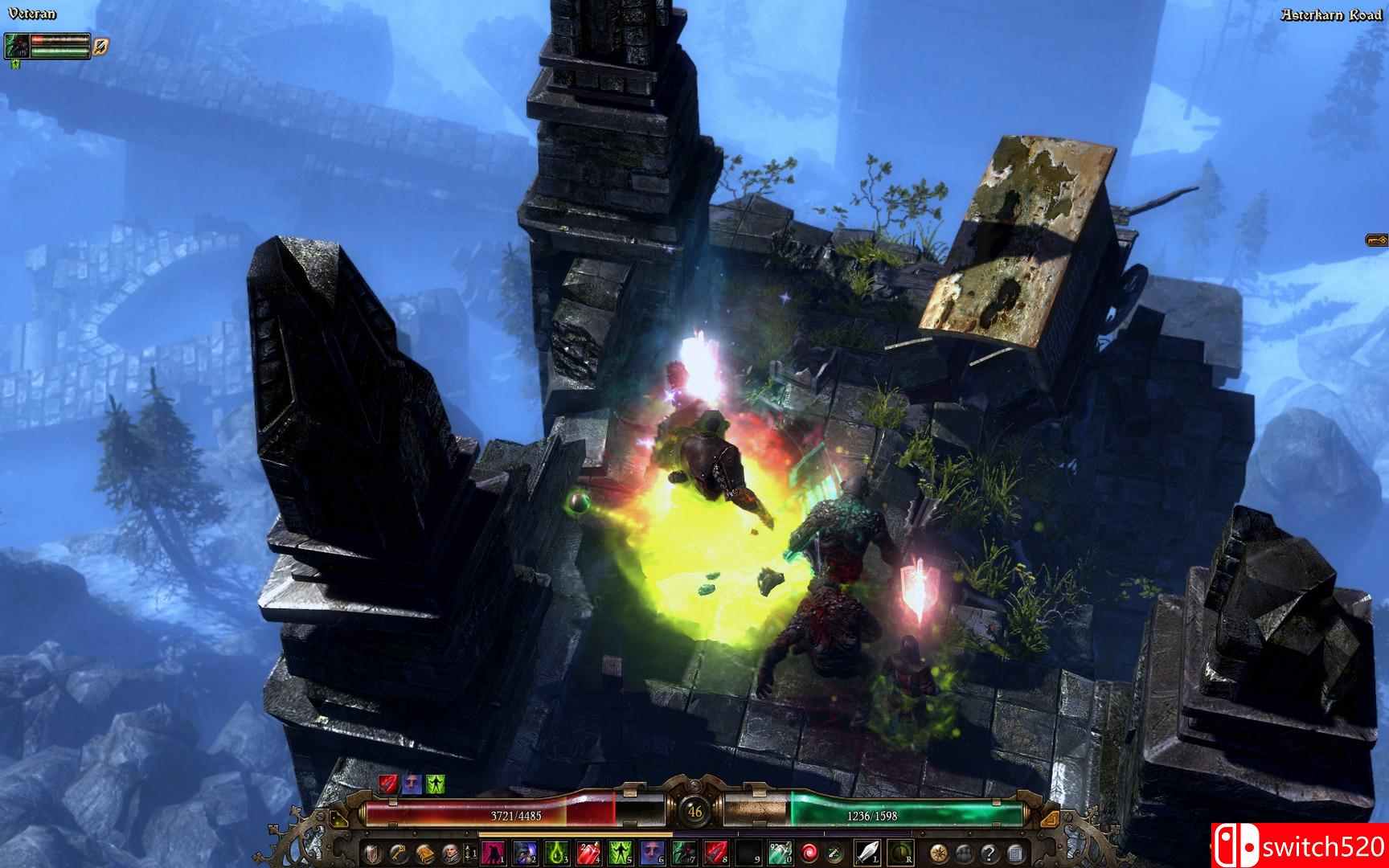Drink a potion using the red health orb icon

coord(808,854)
